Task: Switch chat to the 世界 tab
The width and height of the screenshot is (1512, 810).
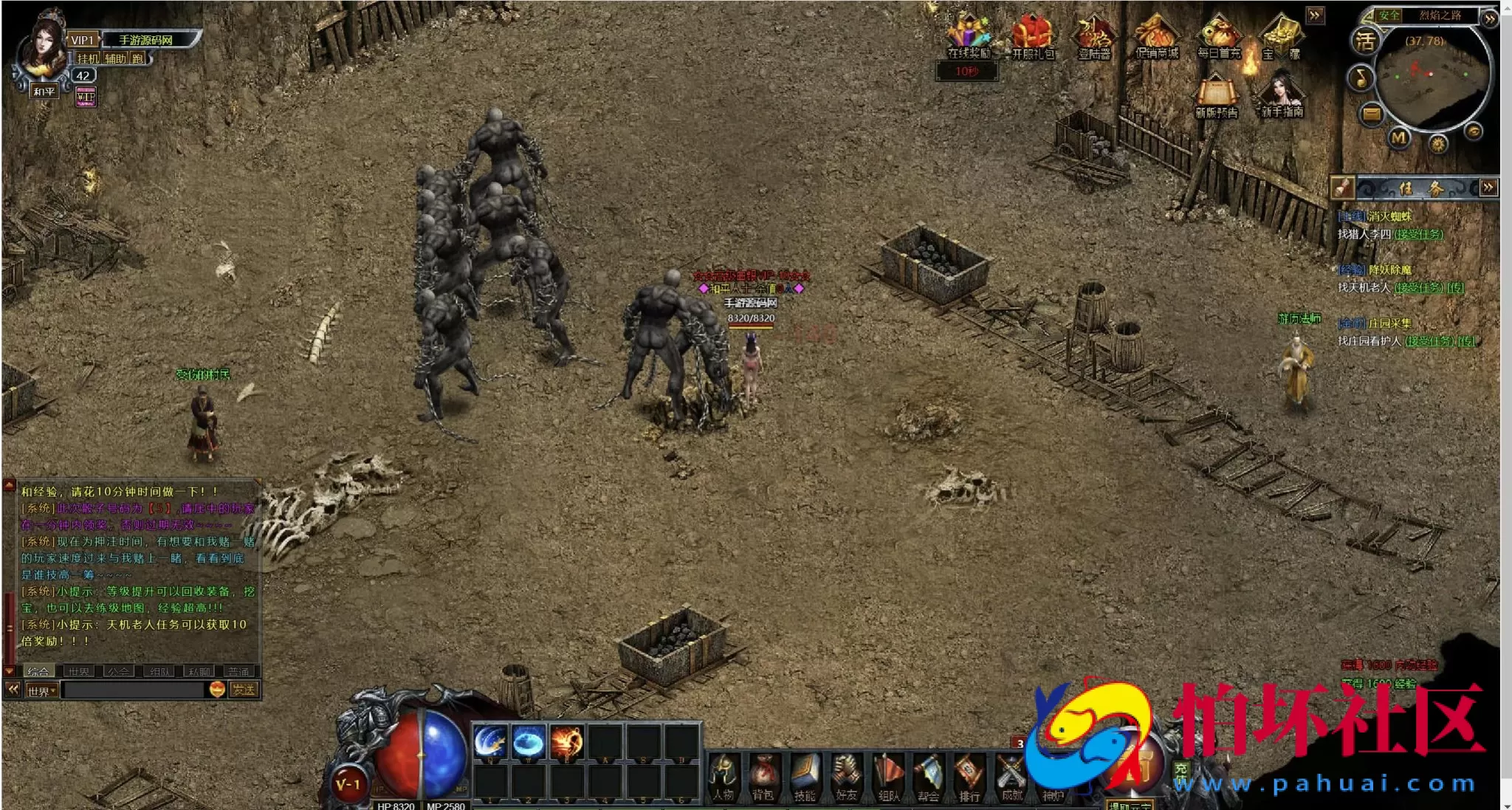Action: point(78,672)
